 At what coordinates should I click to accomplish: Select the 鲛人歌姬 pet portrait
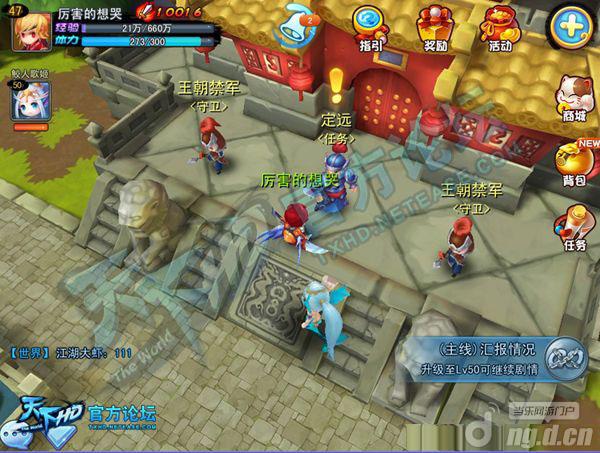pos(29,104)
